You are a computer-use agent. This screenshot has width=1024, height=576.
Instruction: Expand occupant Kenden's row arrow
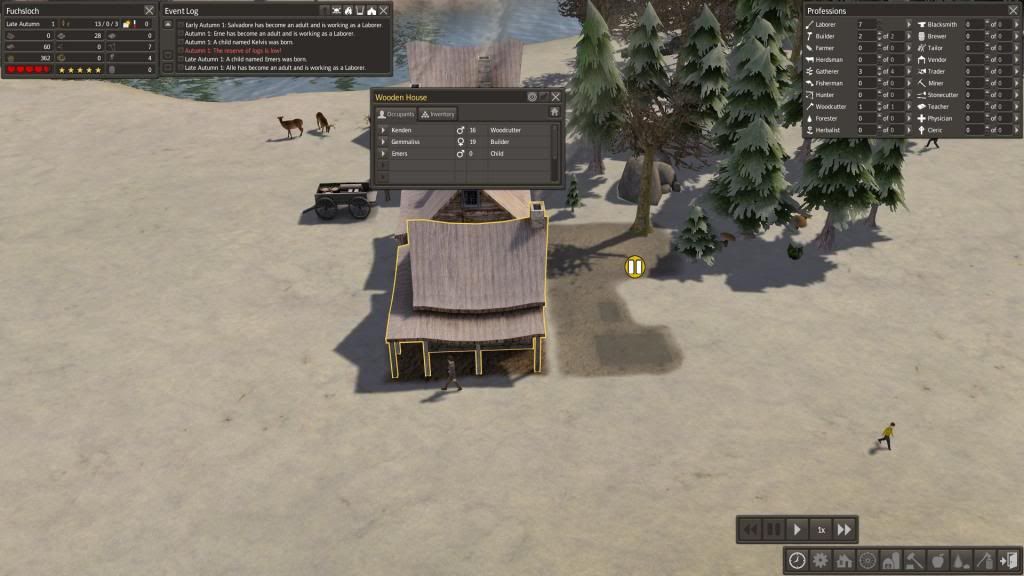pos(383,130)
